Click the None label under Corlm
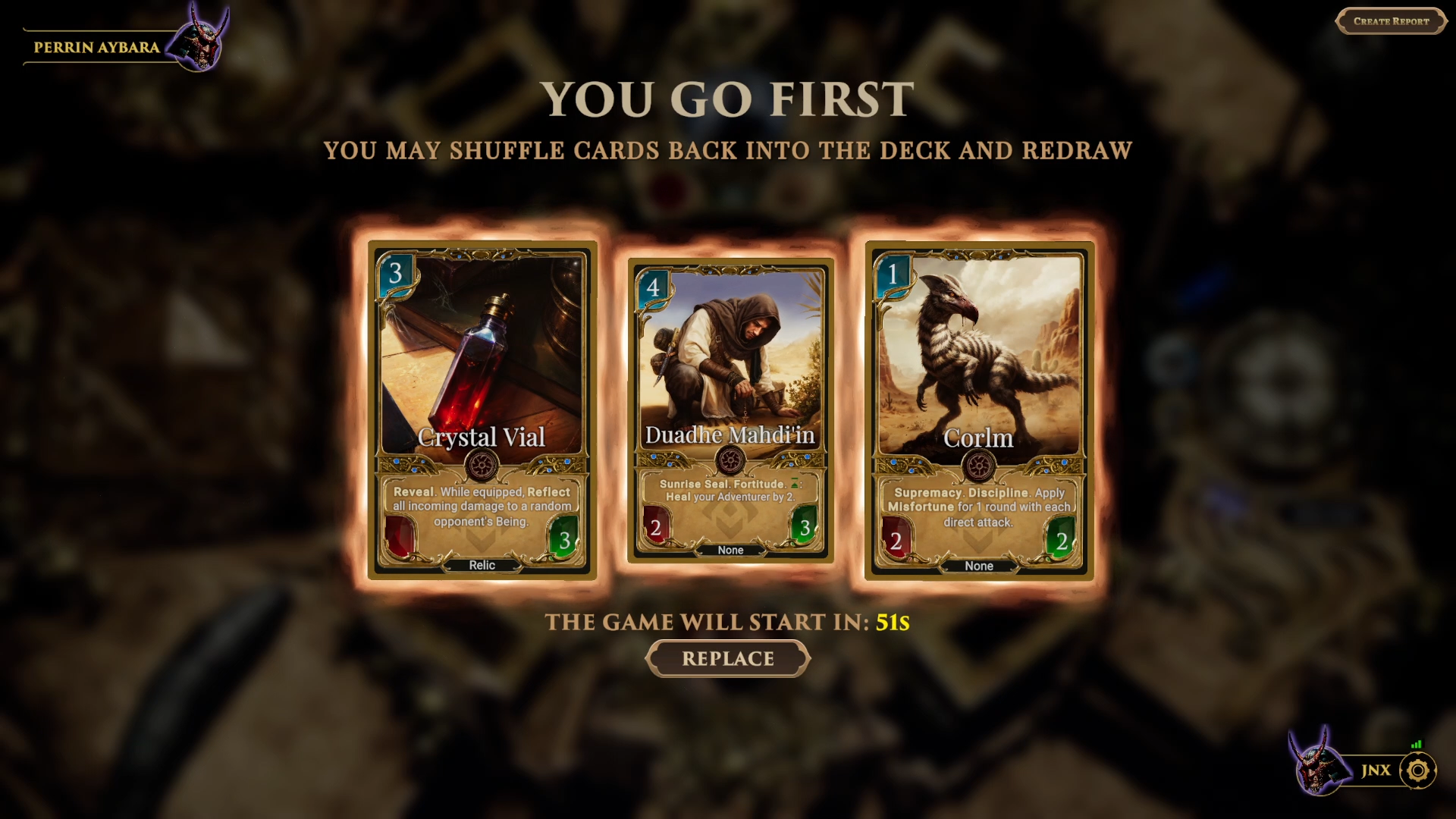The height and width of the screenshot is (819, 1456). click(980, 566)
